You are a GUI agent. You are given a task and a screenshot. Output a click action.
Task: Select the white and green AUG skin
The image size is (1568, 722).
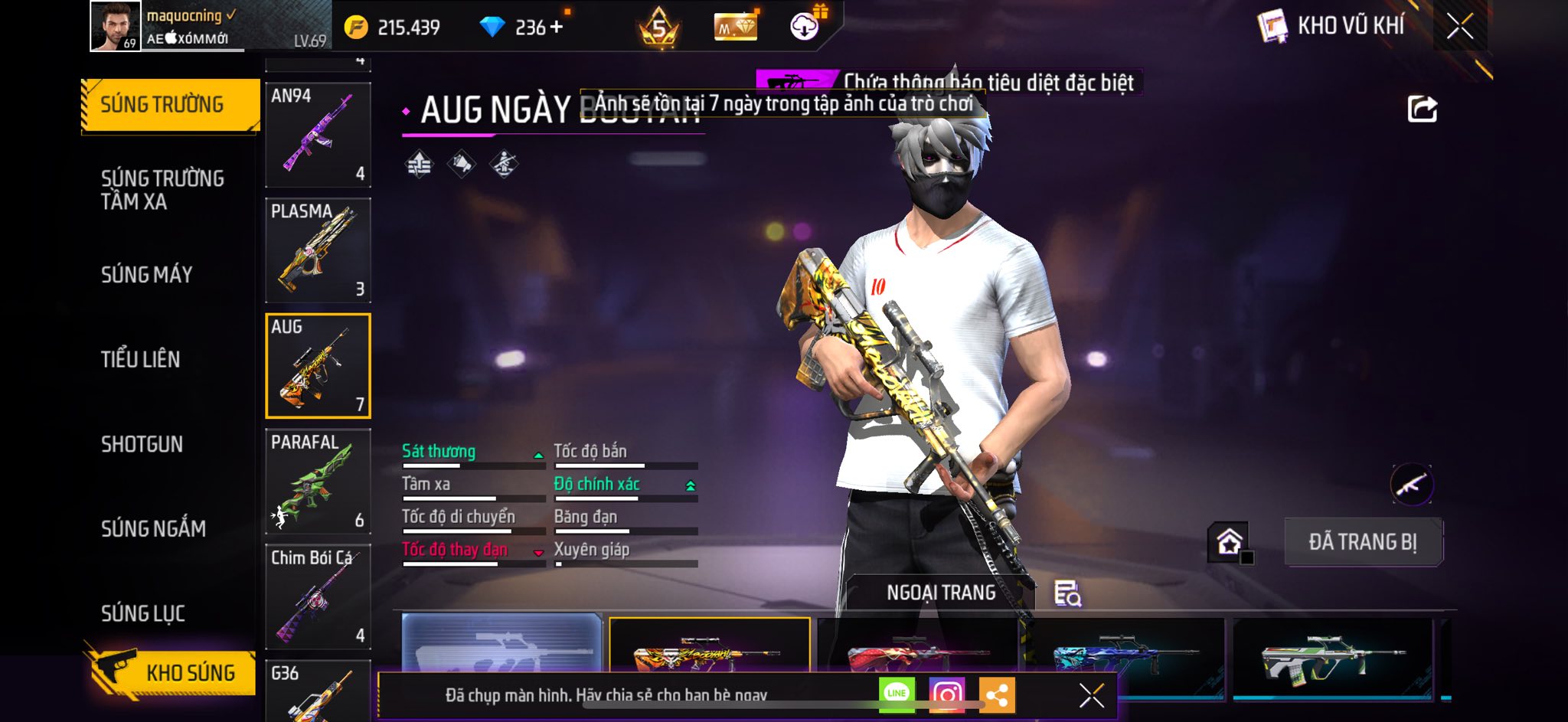click(1332, 657)
